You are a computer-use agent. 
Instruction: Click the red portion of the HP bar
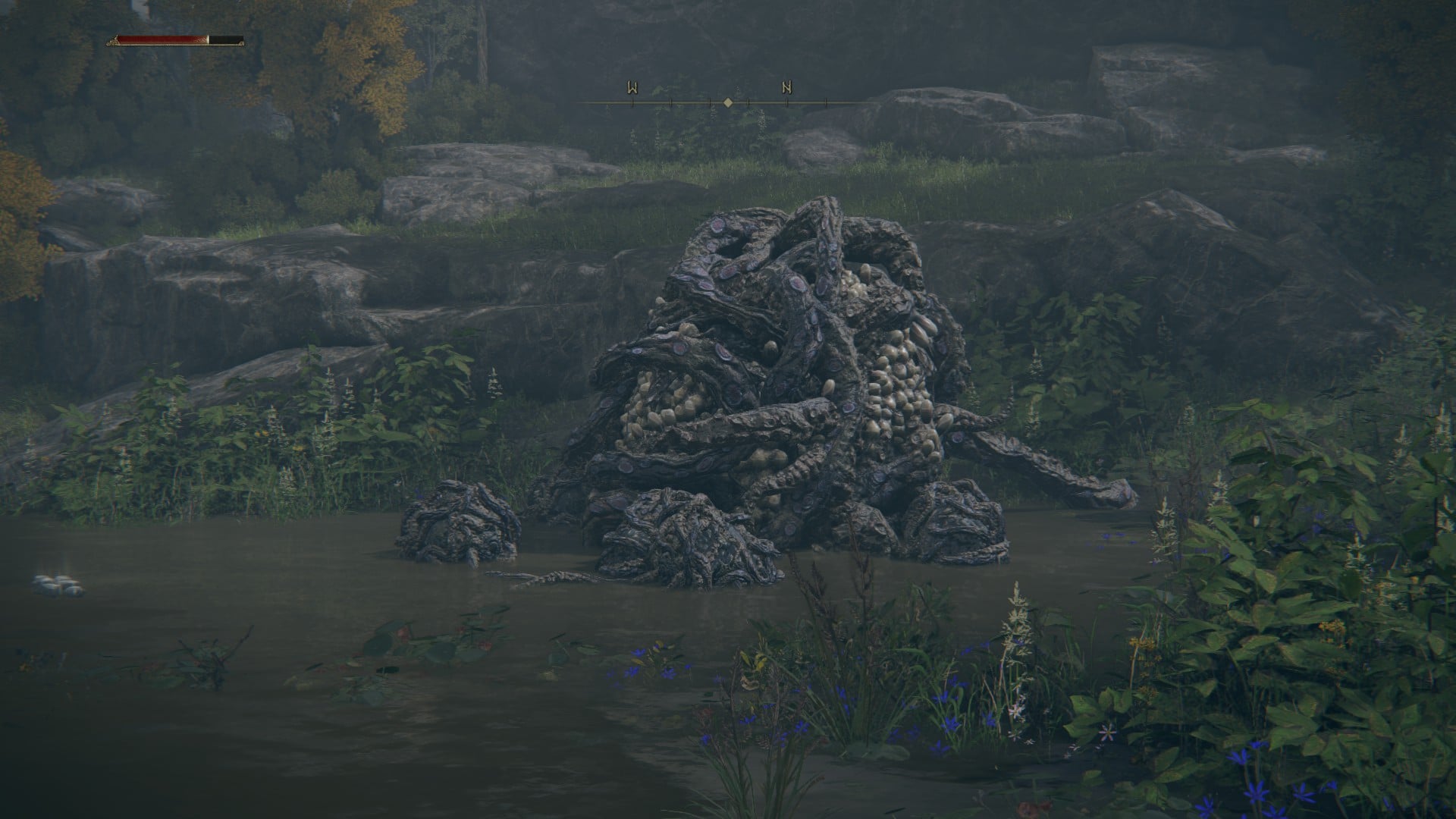coord(163,39)
